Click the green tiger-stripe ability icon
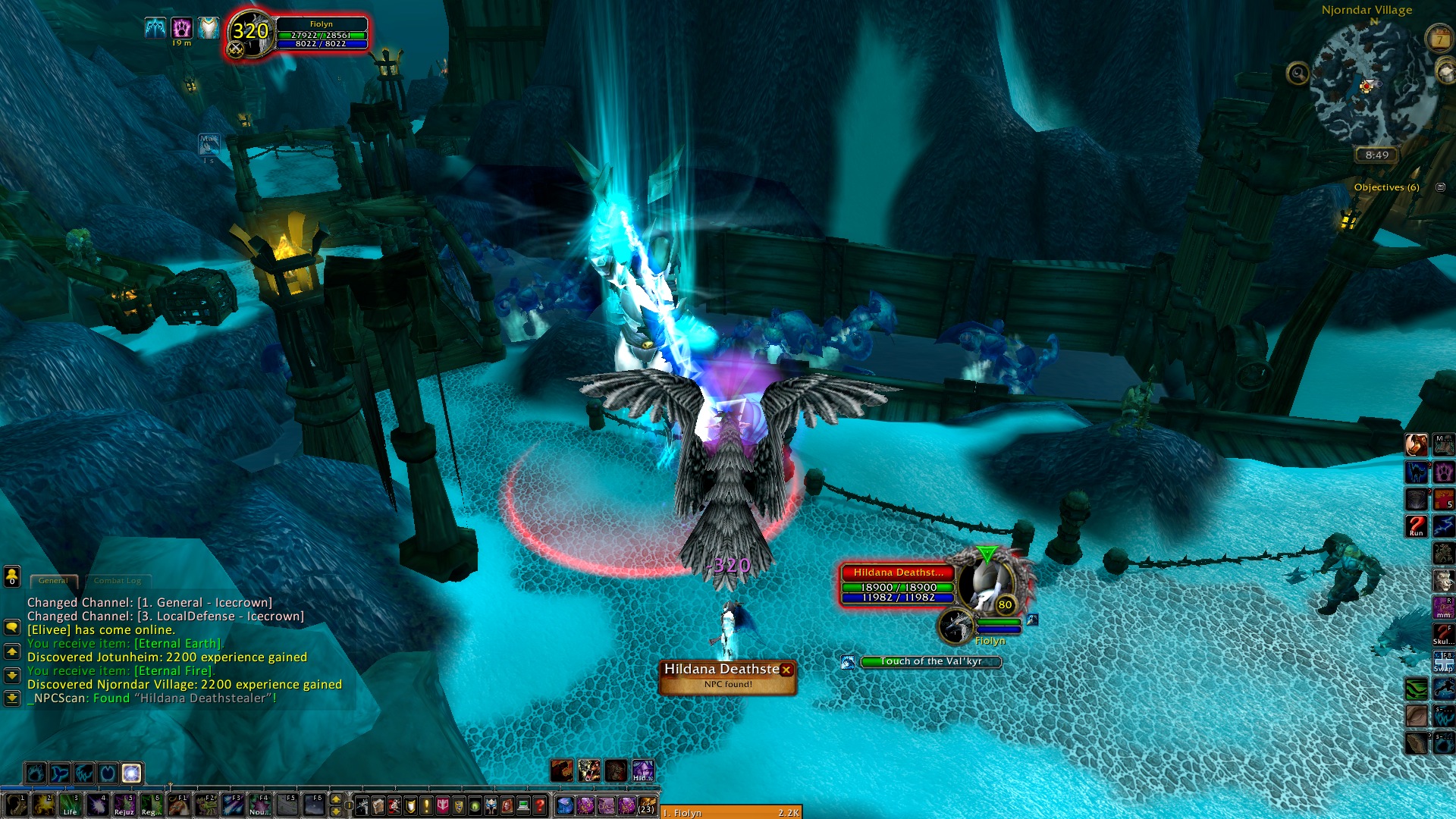1456x819 pixels. click(1416, 689)
